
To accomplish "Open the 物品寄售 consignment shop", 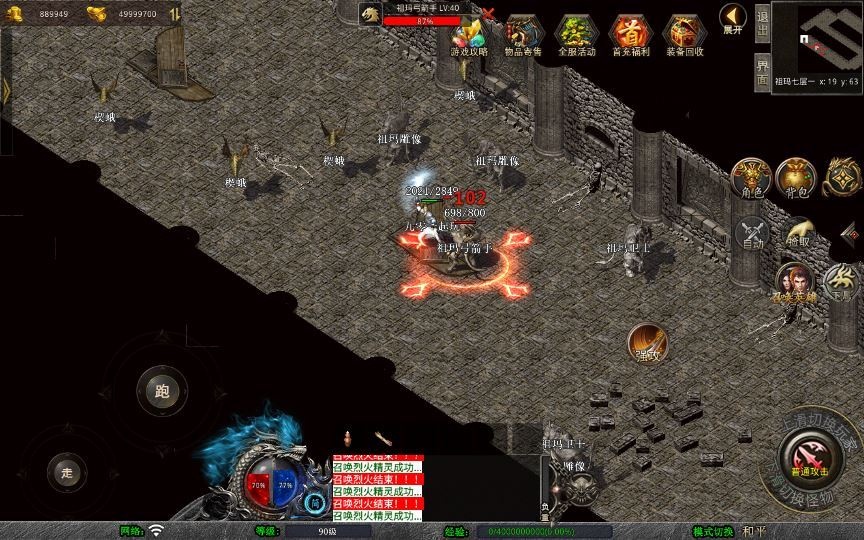I will pos(523,36).
